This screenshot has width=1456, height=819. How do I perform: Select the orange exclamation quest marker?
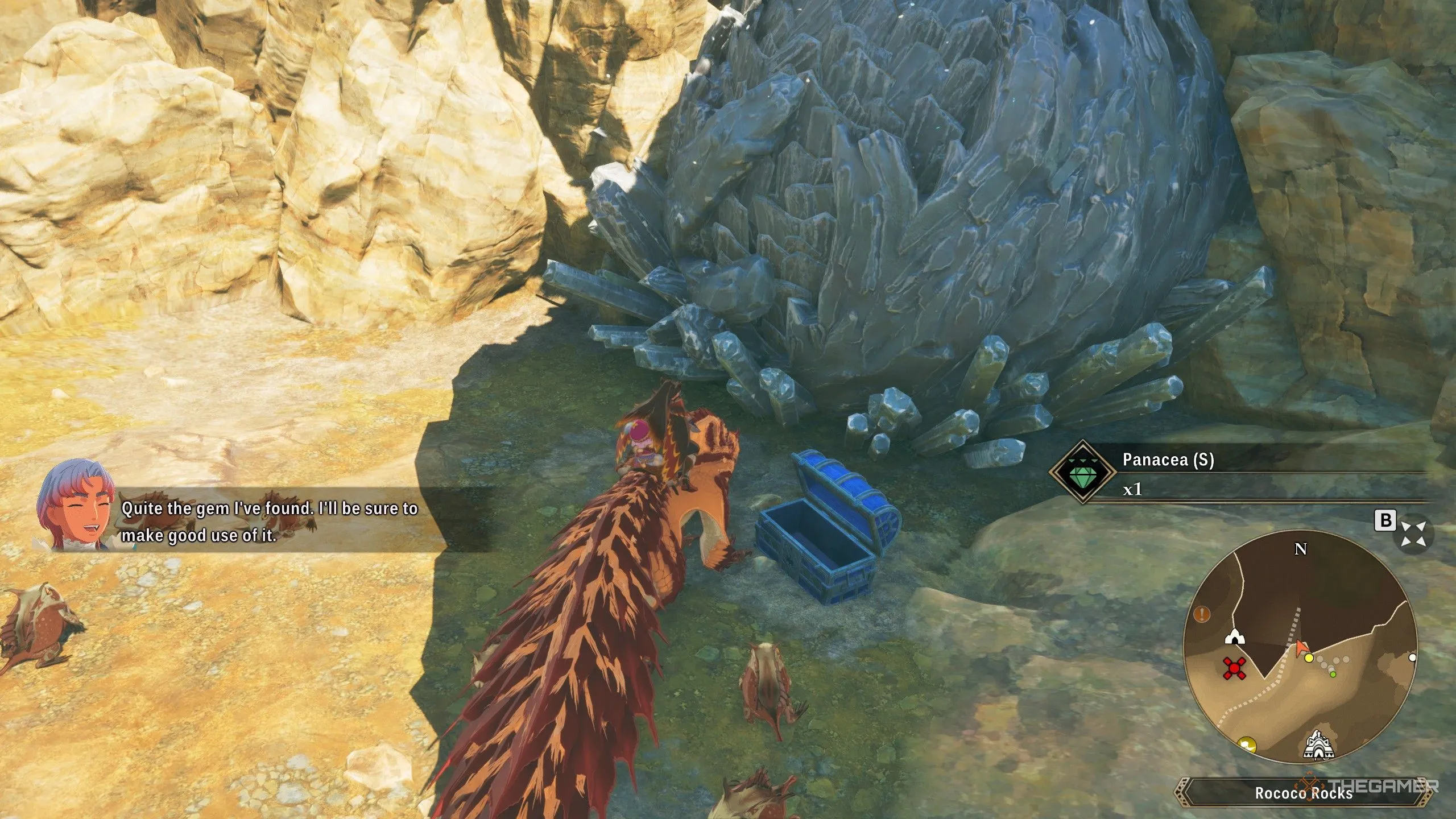pyautogui.click(x=1202, y=614)
